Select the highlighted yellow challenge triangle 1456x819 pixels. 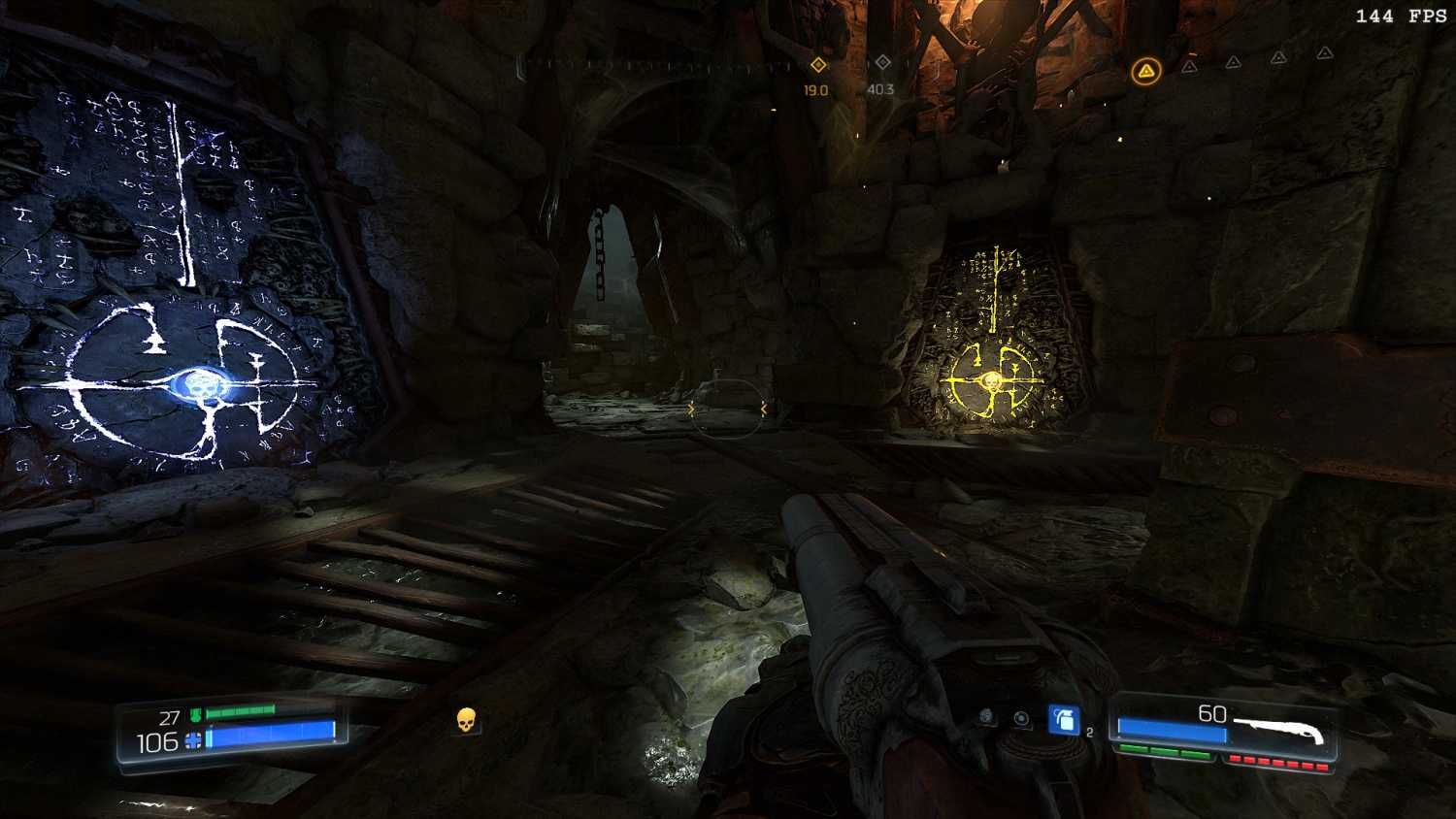point(1146,71)
